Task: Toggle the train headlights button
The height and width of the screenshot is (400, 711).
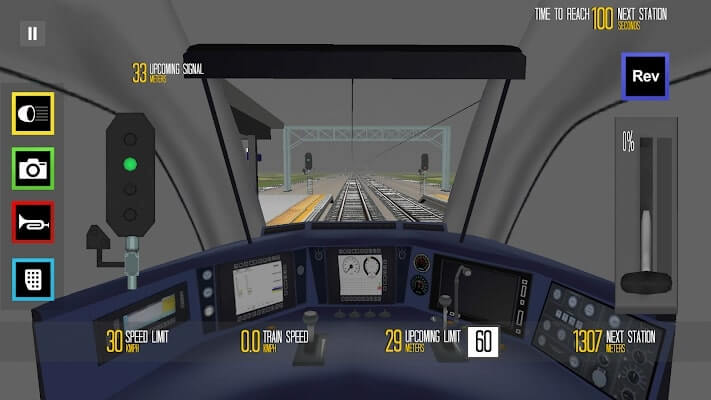Action: (x=32, y=114)
